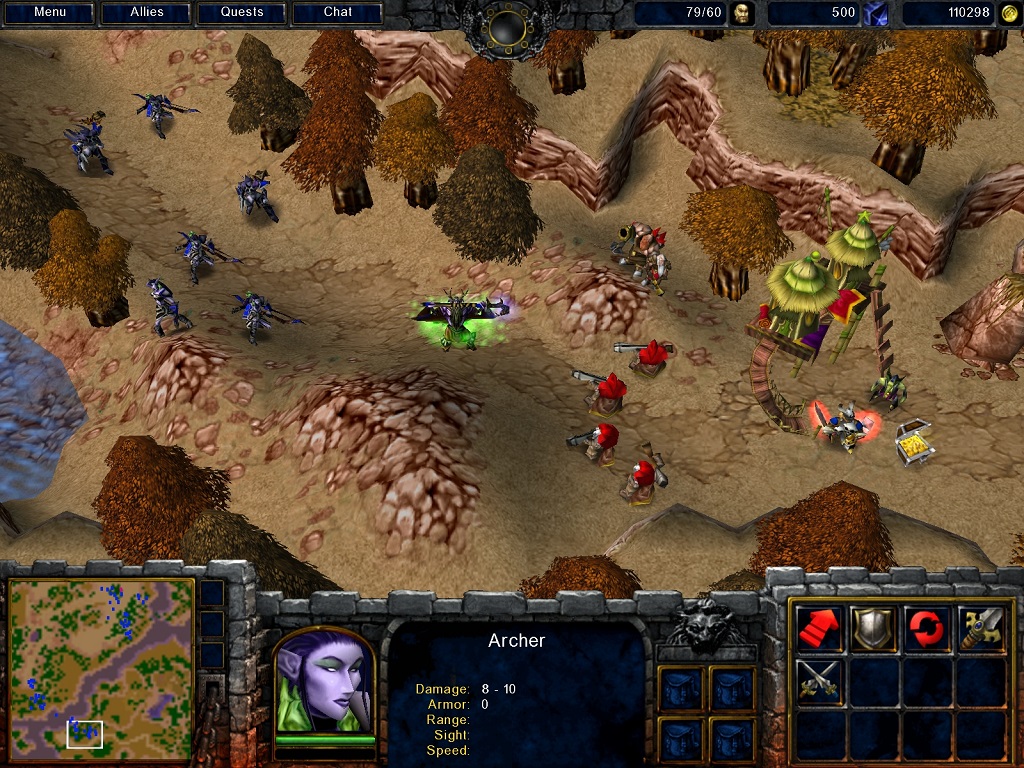The width and height of the screenshot is (1024, 768).
Task: Activate the red arrow move command
Action: coord(820,627)
